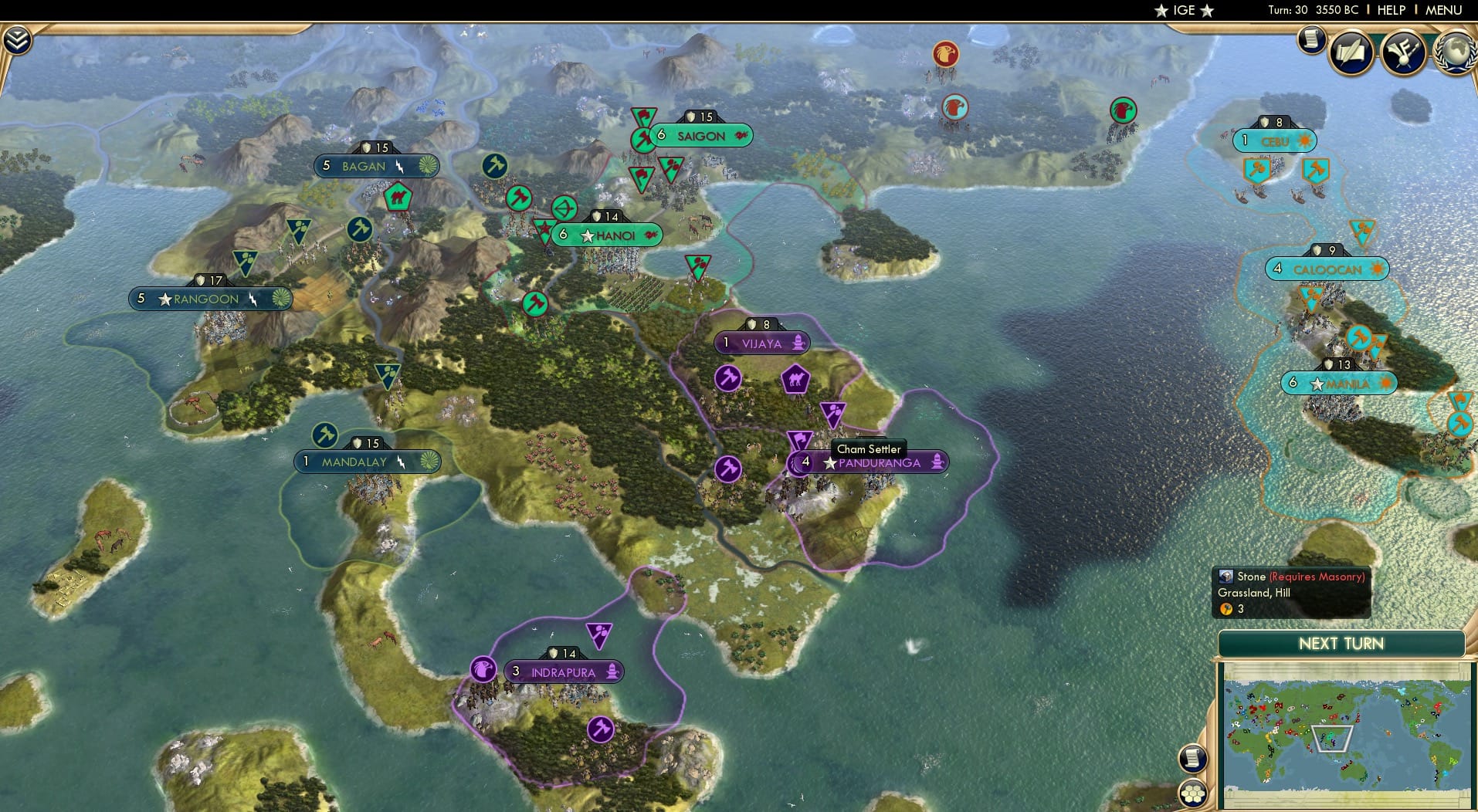Click the scroll icon beside the minimap
The height and width of the screenshot is (812, 1478).
(1193, 757)
